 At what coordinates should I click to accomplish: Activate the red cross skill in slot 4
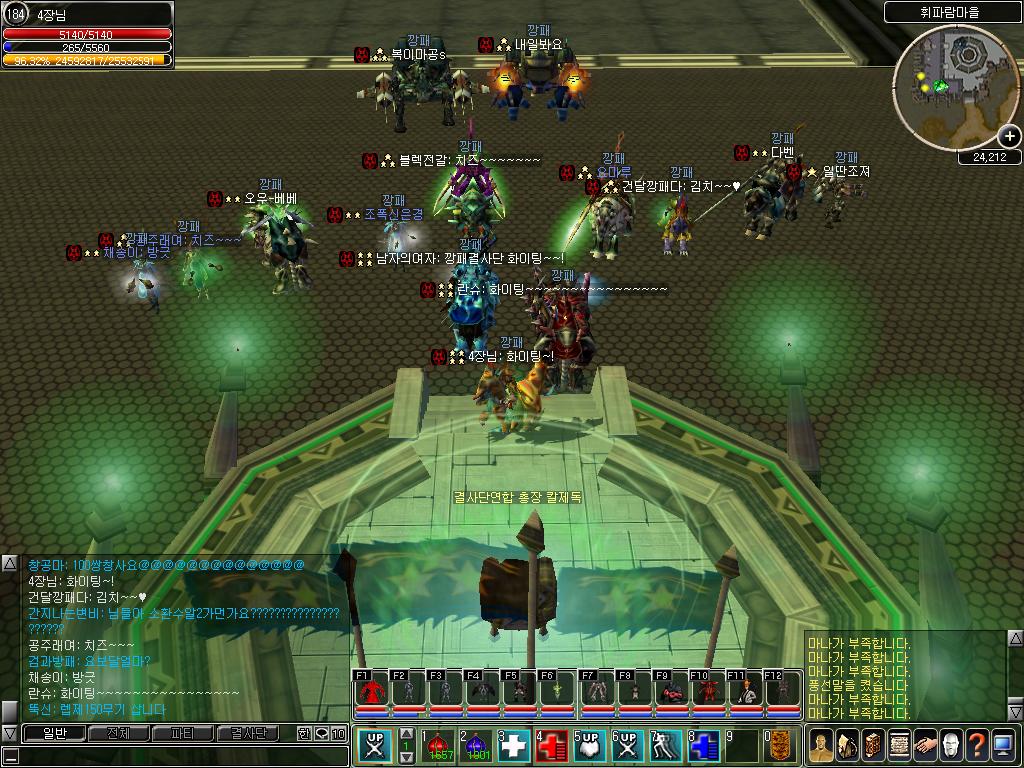tap(552, 747)
